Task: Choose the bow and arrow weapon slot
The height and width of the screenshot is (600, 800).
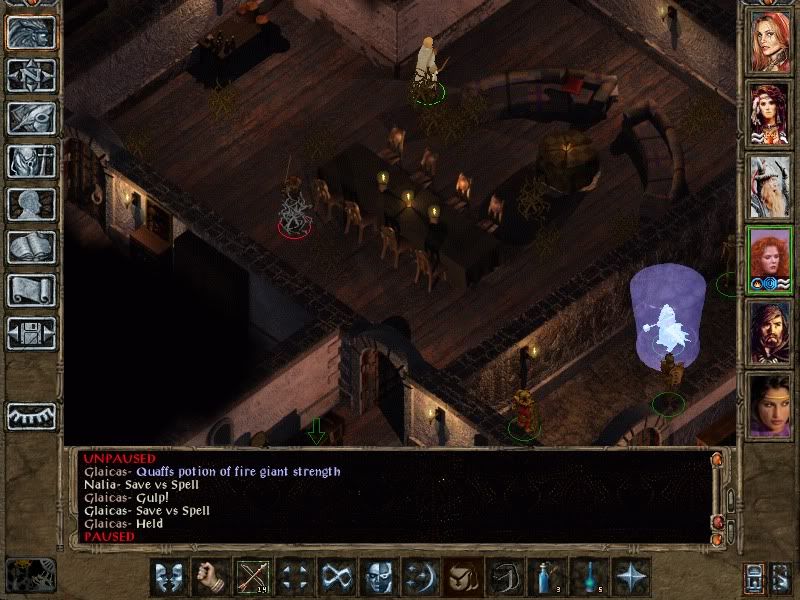Action: [251, 578]
